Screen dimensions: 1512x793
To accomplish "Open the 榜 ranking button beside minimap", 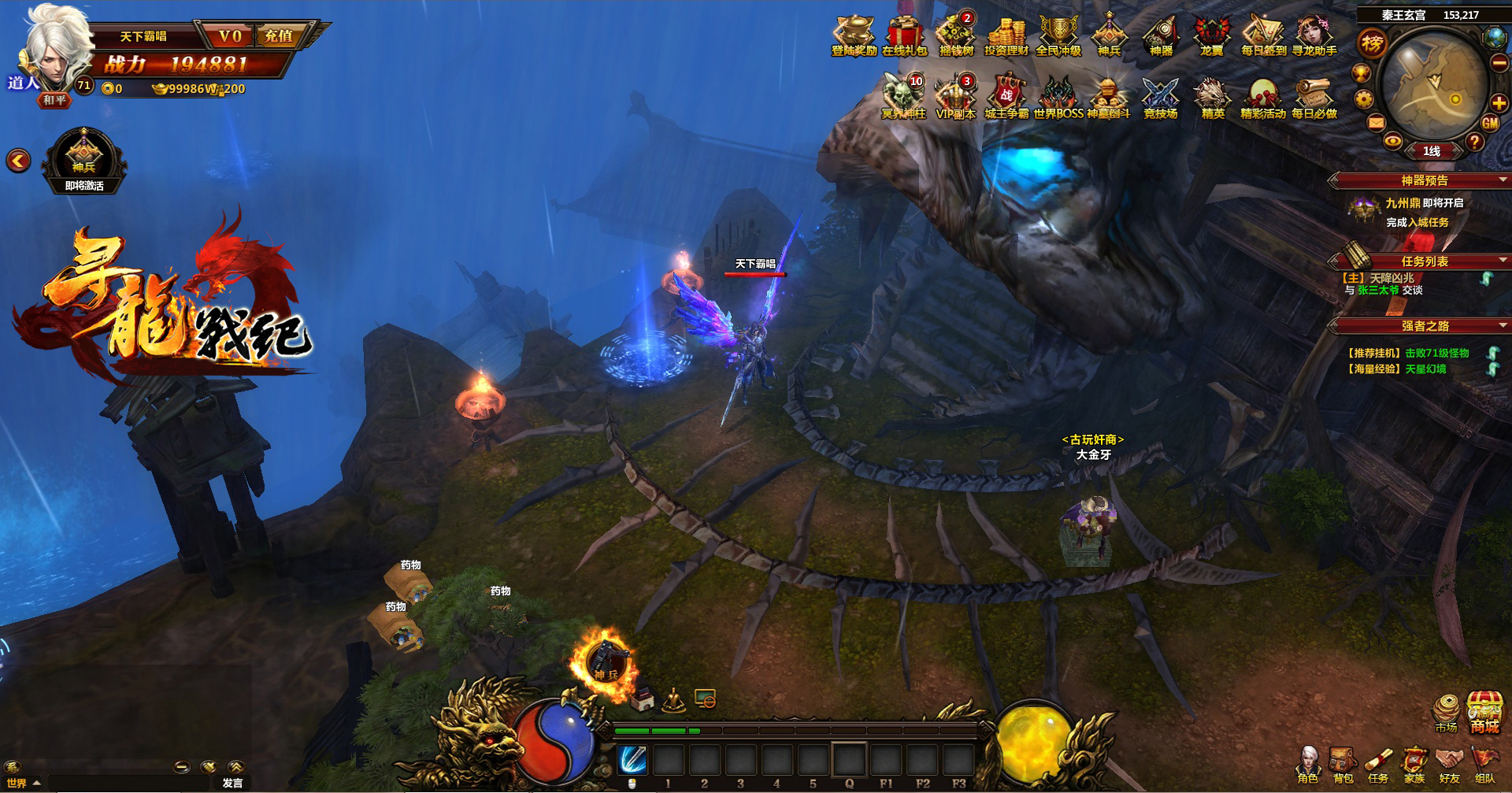I will click(1372, 43).
